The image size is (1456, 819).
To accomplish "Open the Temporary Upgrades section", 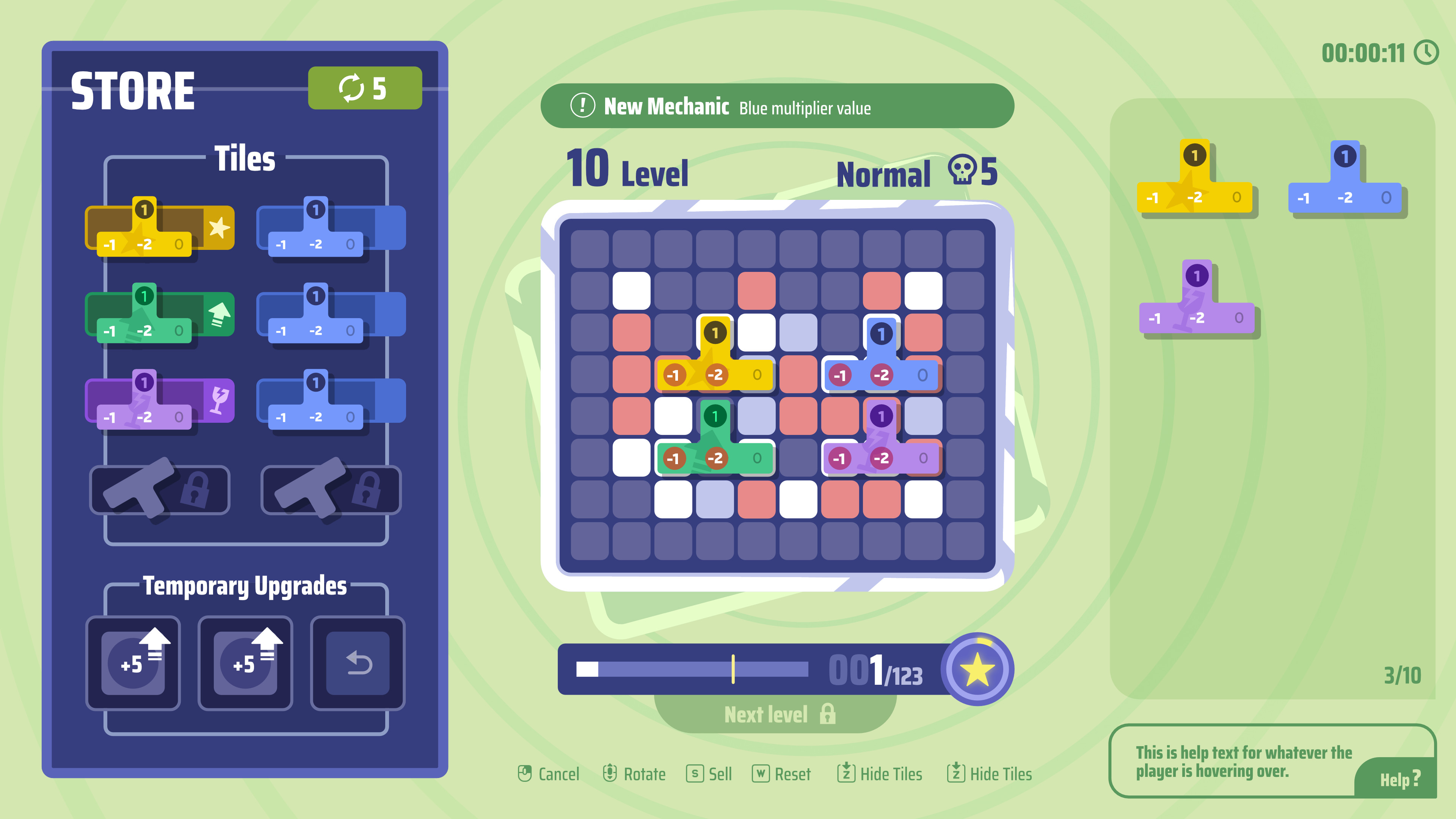I will click(x=245, y=586).
